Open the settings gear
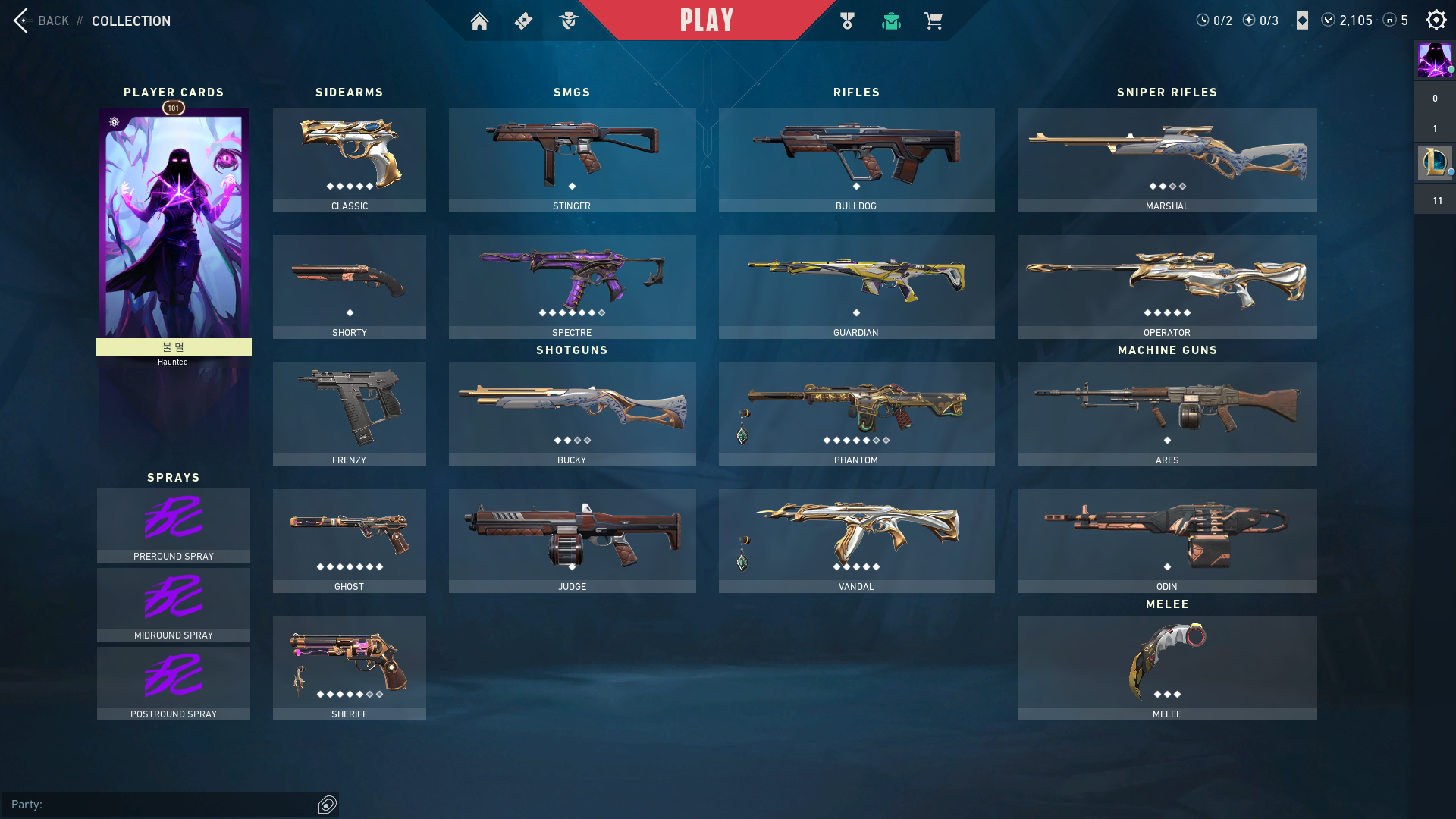The width and height of the screenshot is (1456, 819). coord(1436,20)
